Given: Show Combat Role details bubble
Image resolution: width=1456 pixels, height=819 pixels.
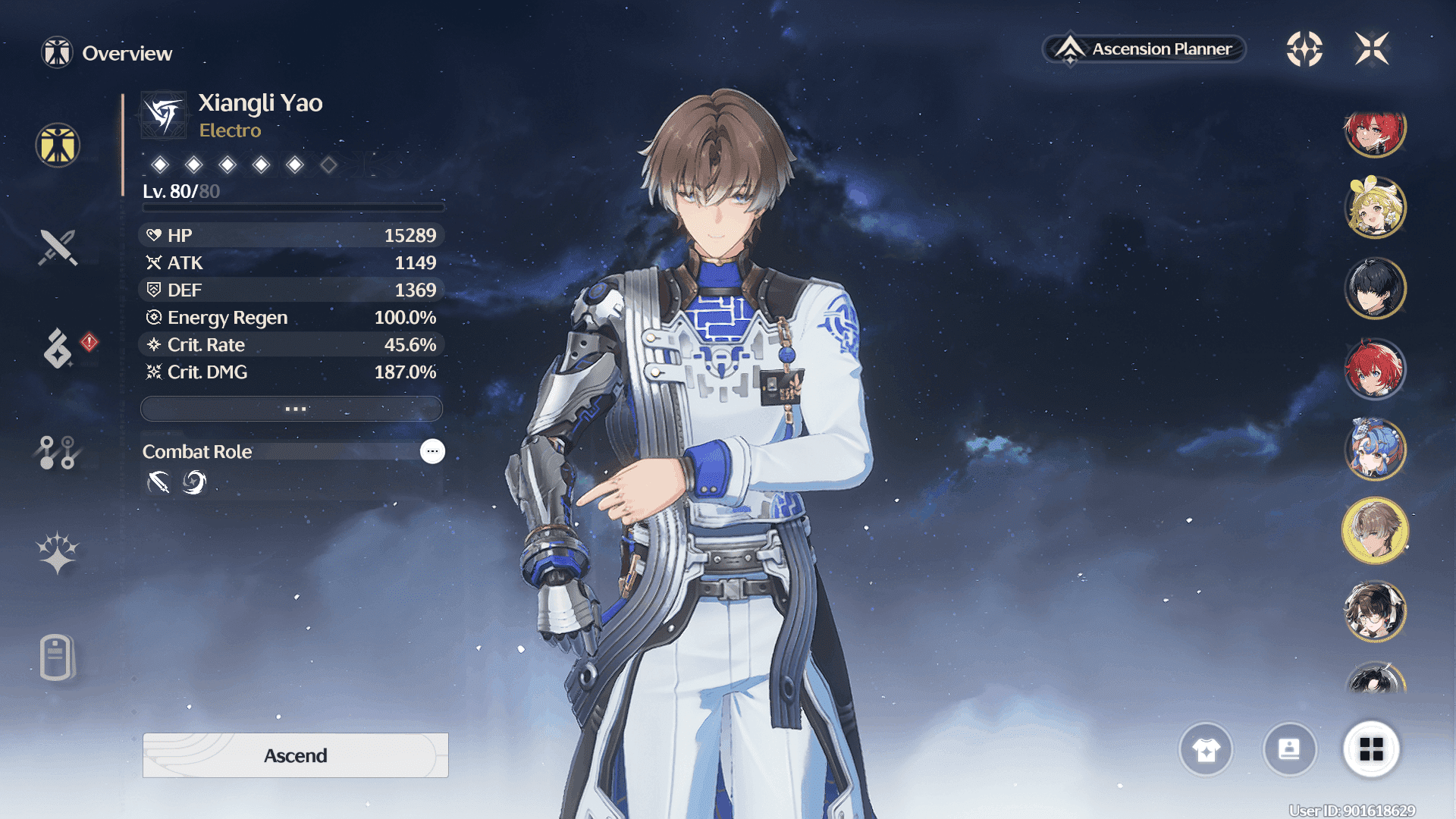Looking at the screenshot, I should coord(432,451).
